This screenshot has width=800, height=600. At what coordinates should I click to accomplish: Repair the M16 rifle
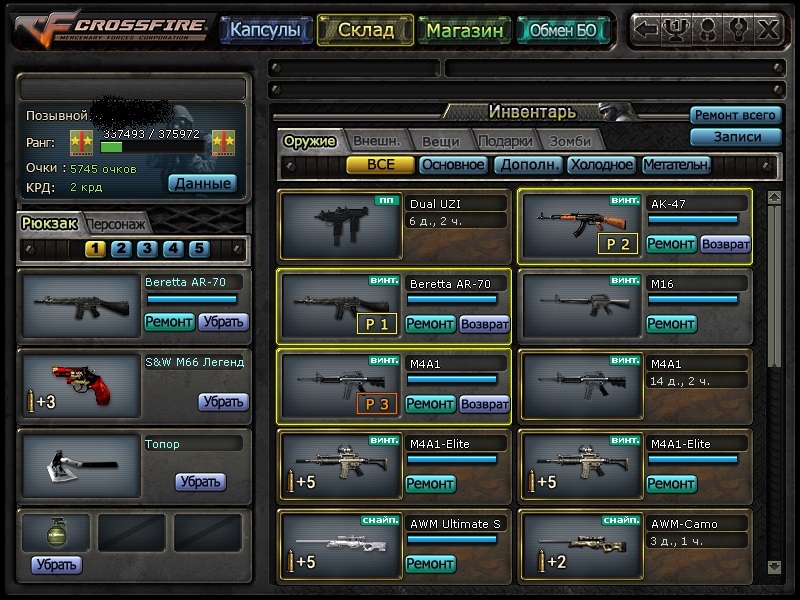[x=671, y=323]
